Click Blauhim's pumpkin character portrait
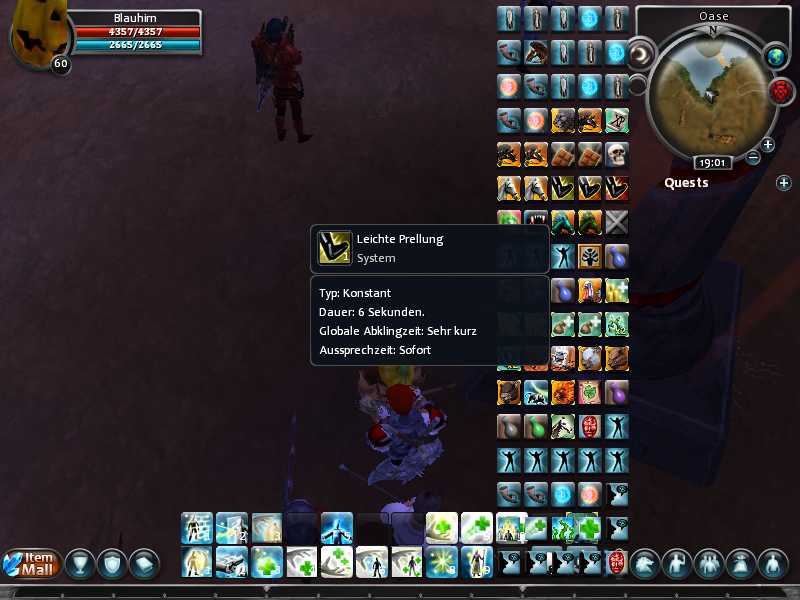The height and width of the screenshot is (600, 800). point(38,35)
